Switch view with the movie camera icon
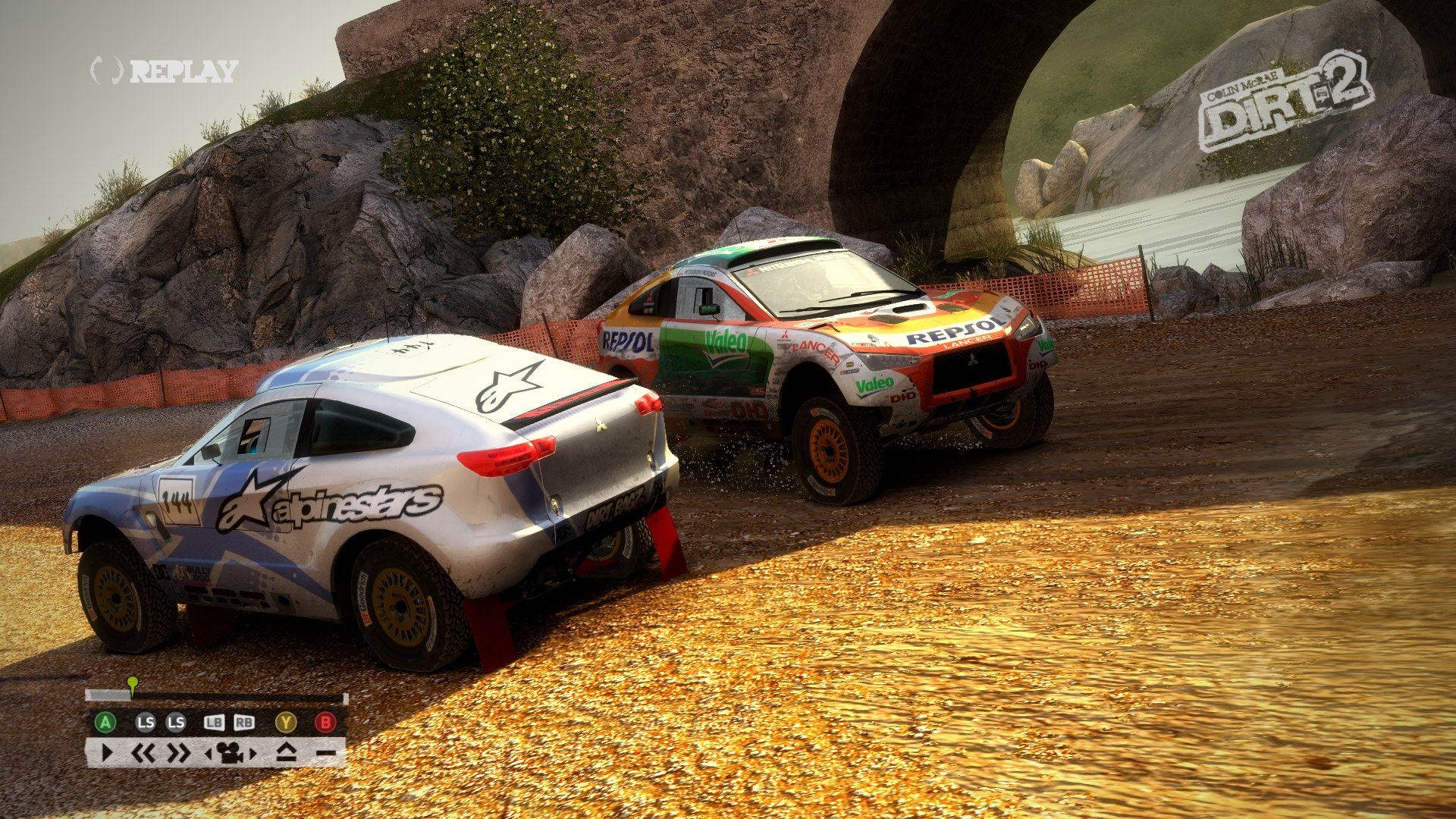This screenshot has height=819, width=1456. point(231,754)
